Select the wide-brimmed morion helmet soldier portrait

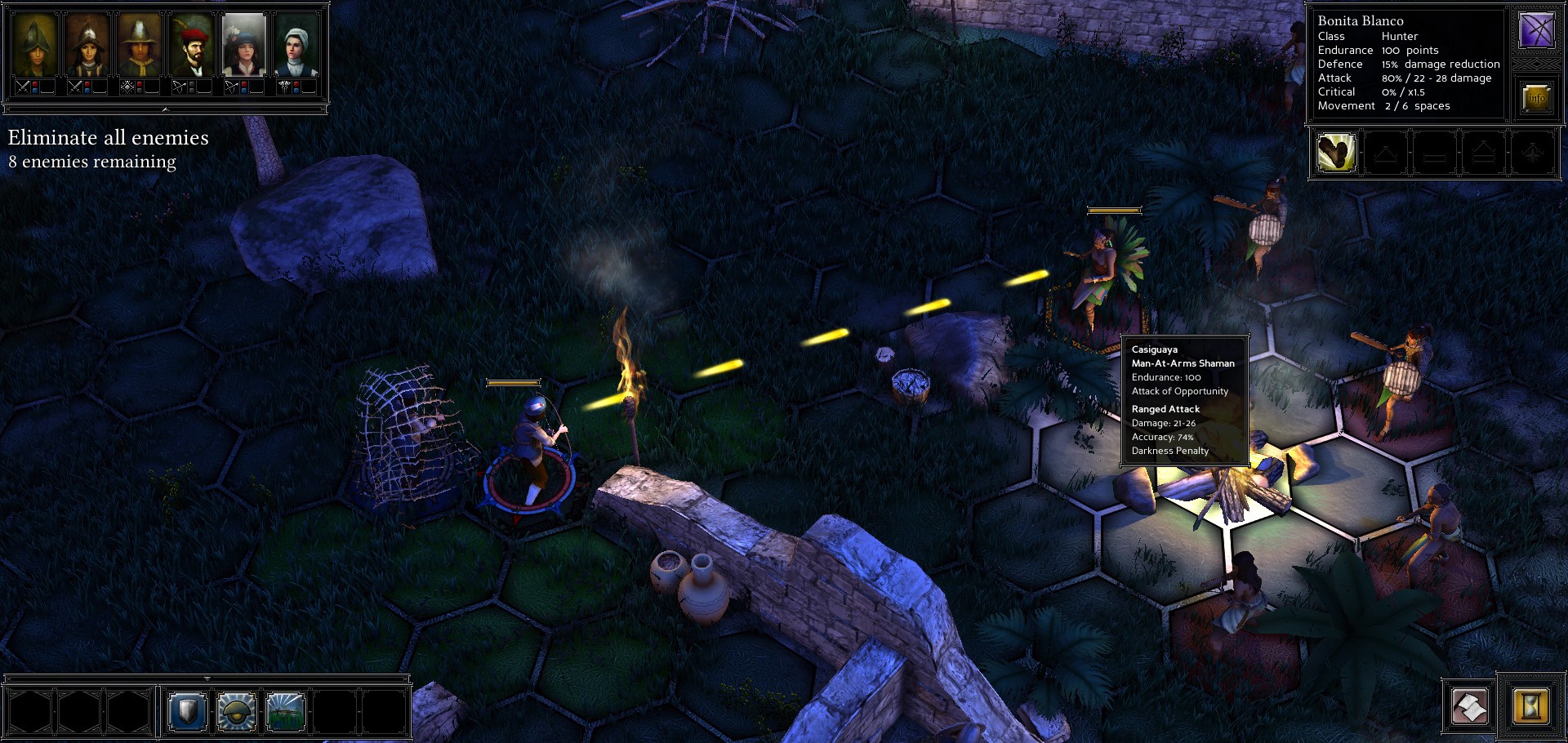(x=140, y=45)
